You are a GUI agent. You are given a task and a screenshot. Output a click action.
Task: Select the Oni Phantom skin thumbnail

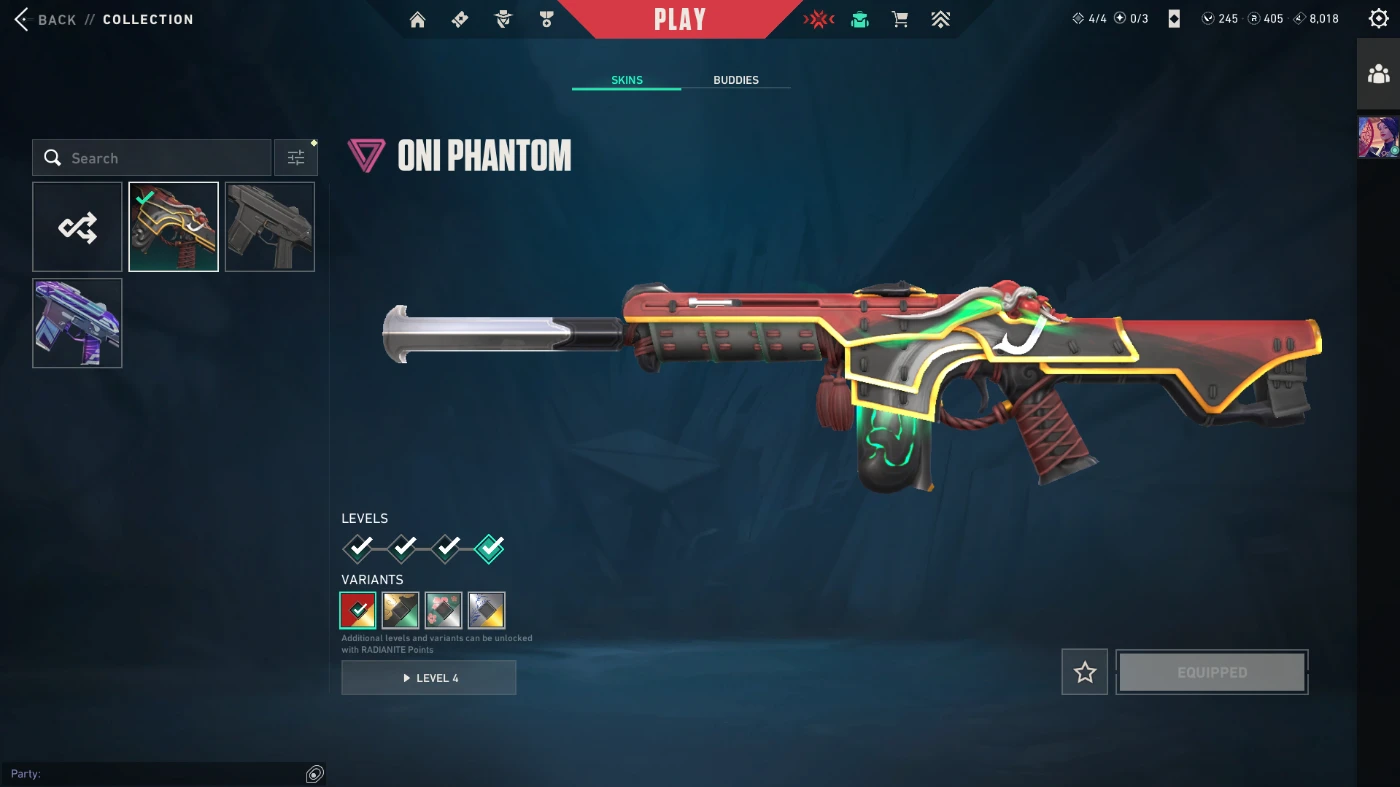pyautogui.click(x=174, y=227)
